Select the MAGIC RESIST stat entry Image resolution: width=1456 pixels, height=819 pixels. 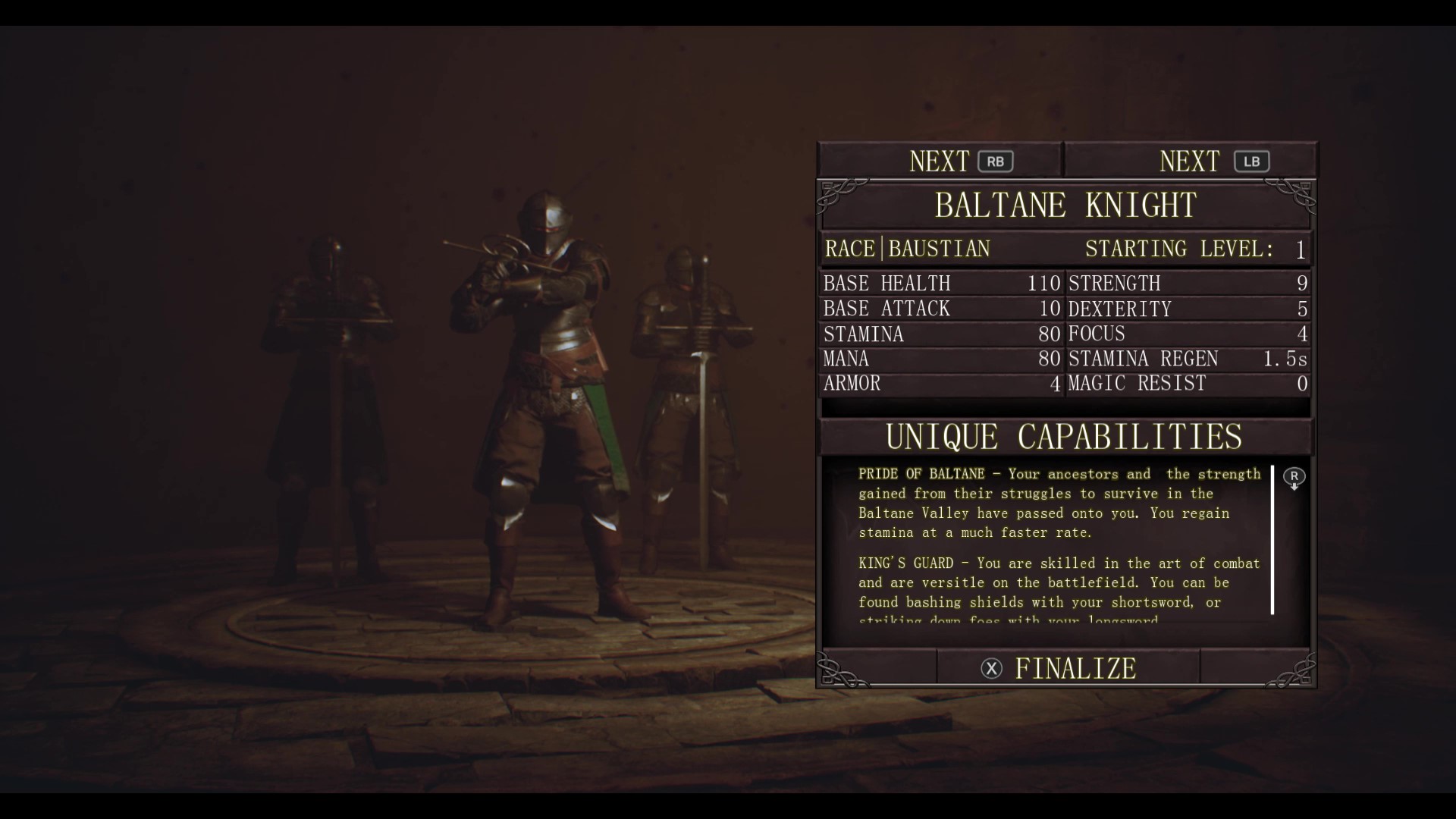point(1137,384)
